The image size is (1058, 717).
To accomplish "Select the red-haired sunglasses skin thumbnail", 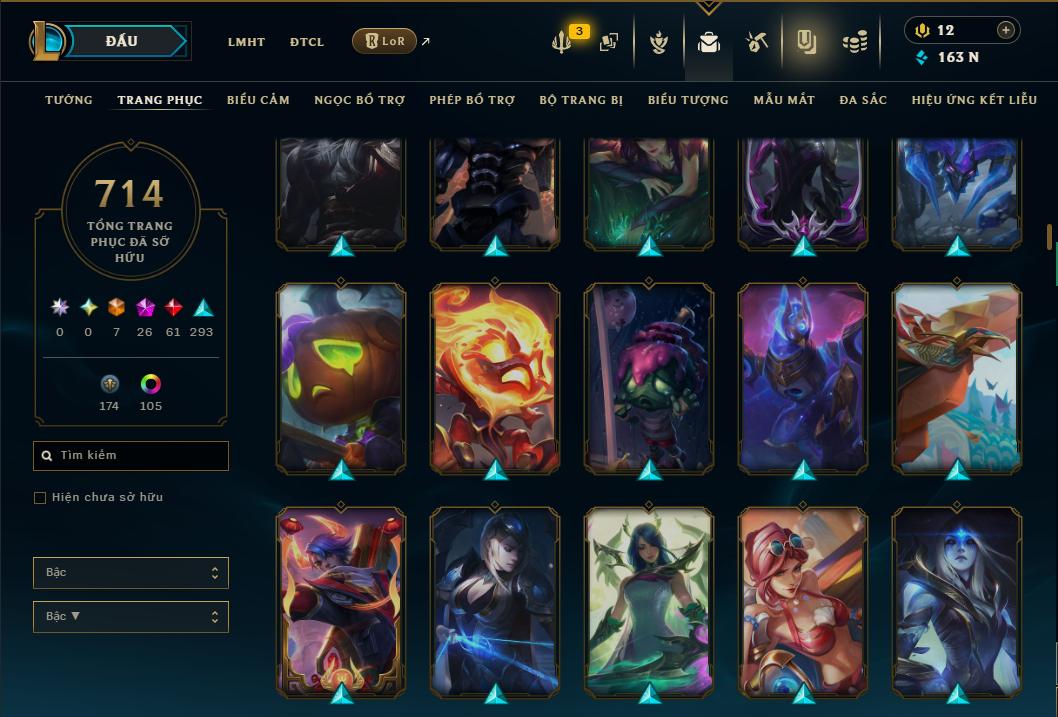I will pos(803,601).
